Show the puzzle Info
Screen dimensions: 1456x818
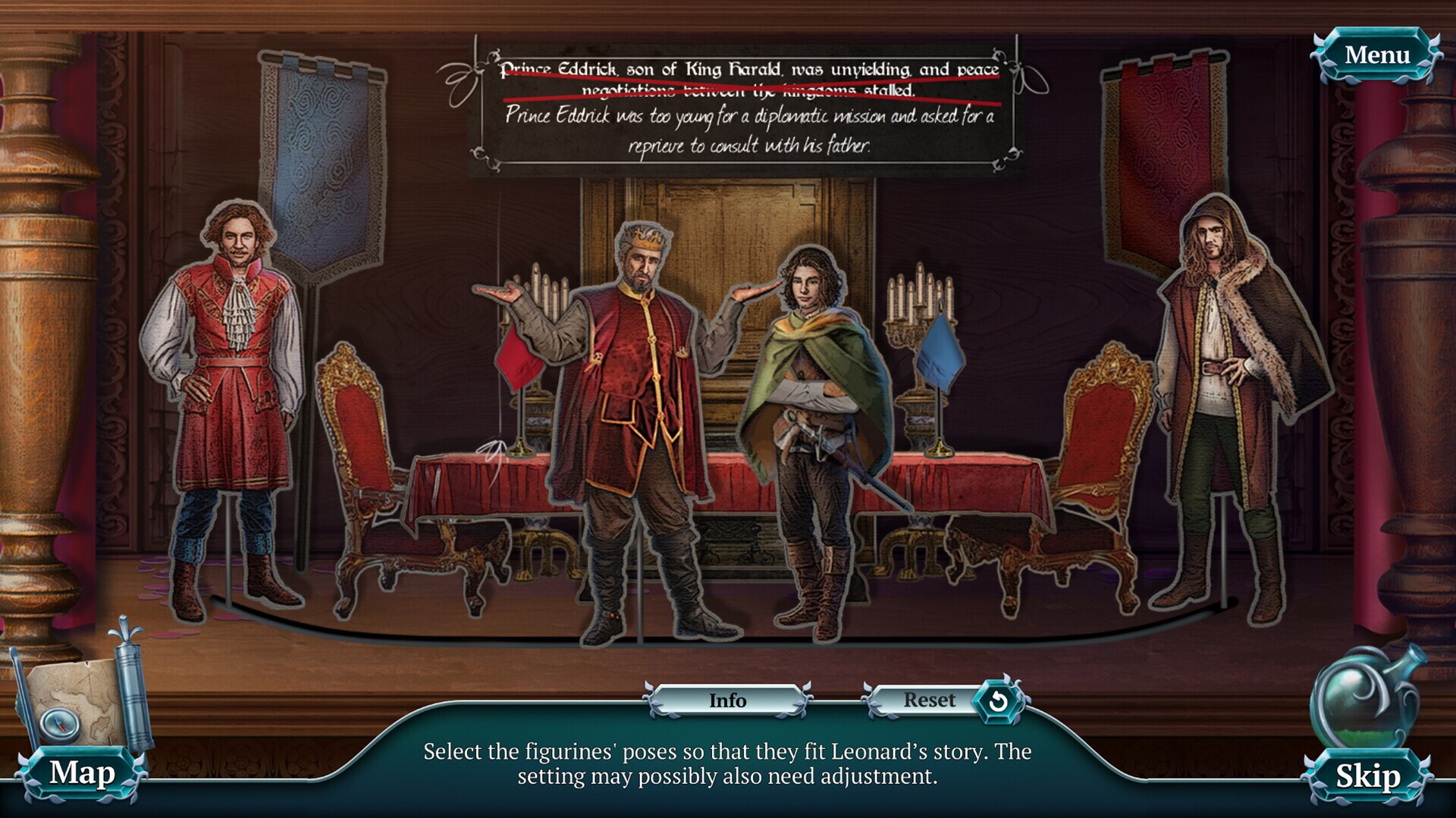(x=727, y=700)
